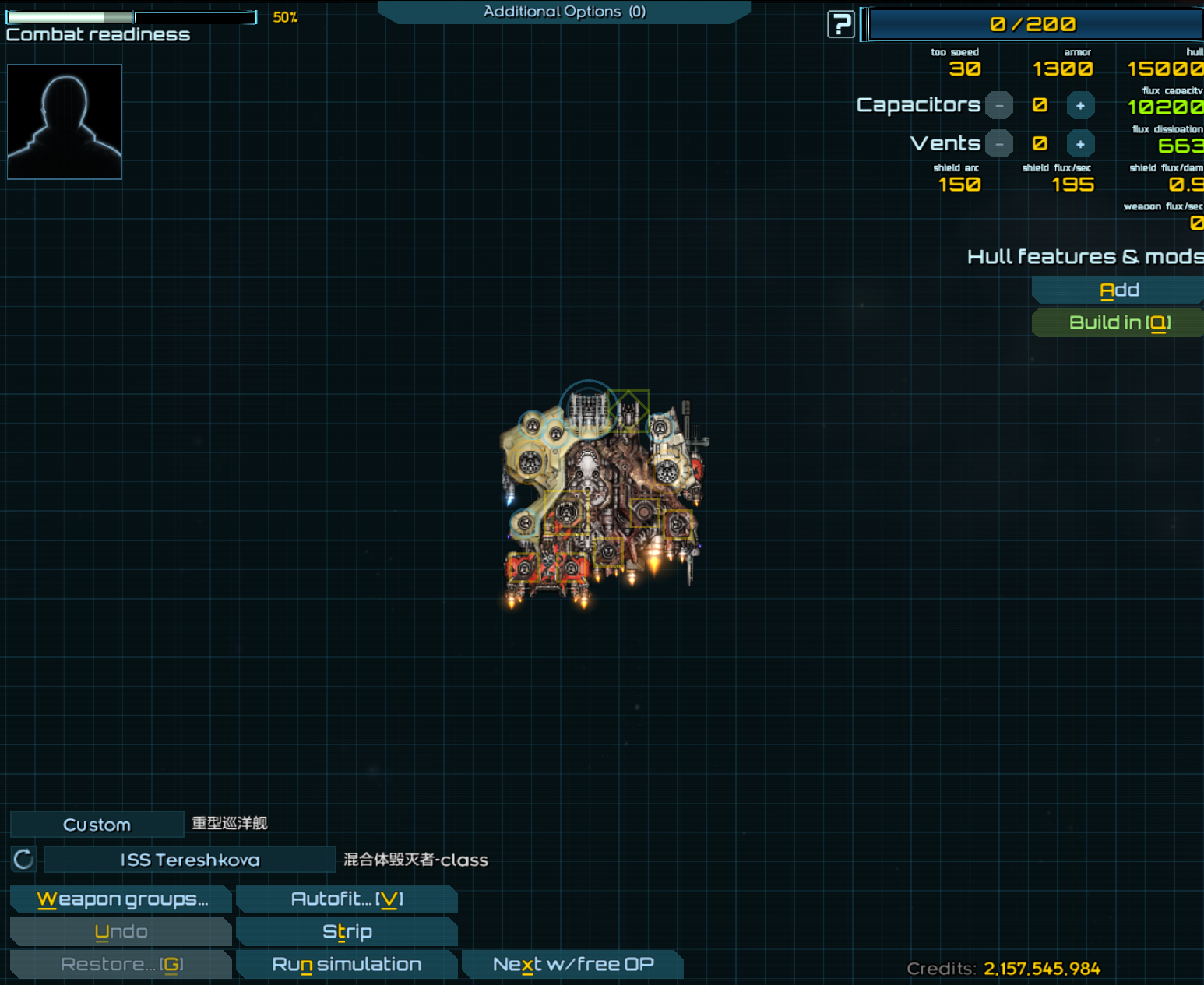This screenshot has width=1204, height=985.
Task: Edit the ISS Tereshkova ship name
Action: click(189, 860)
